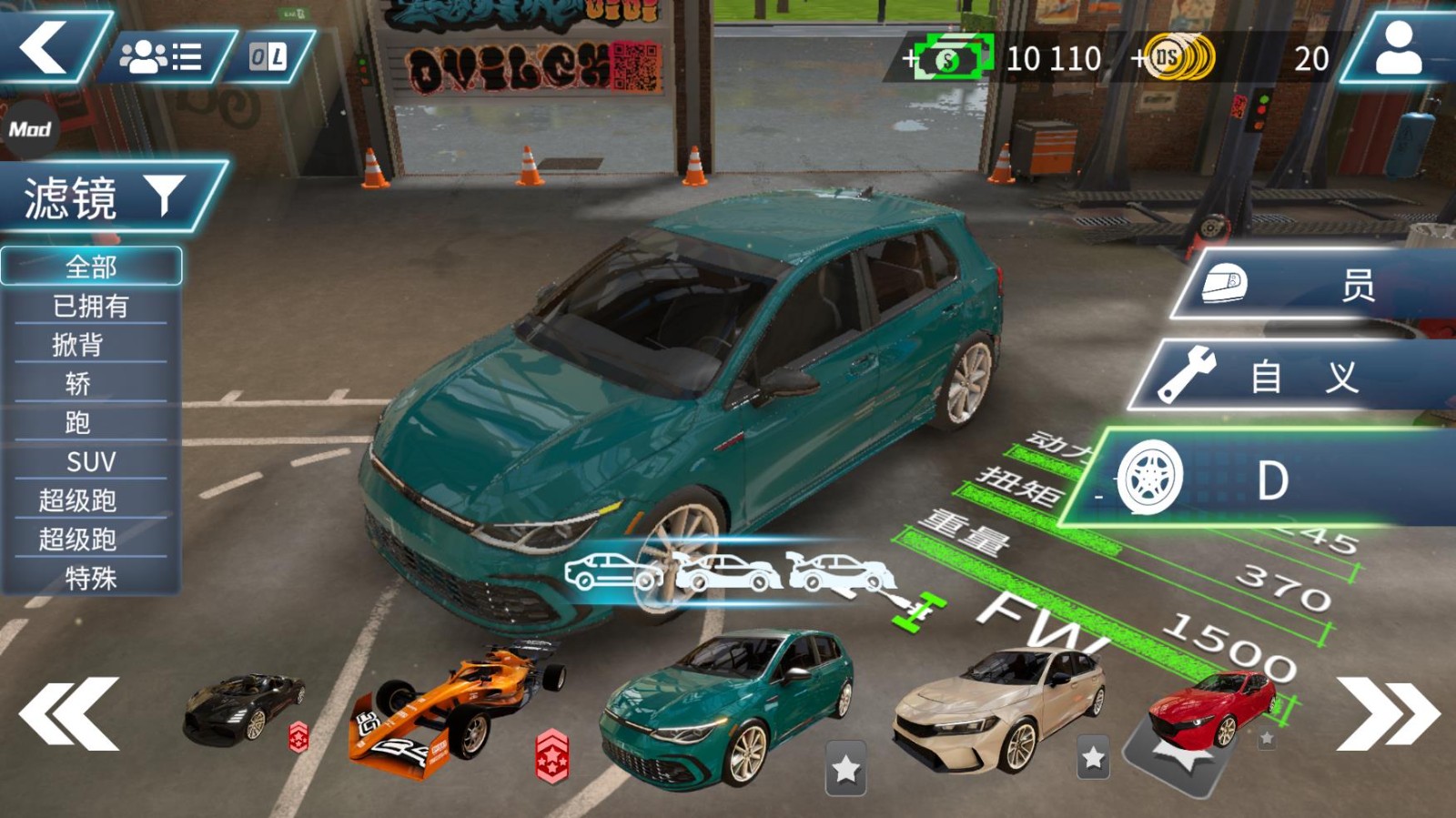The height and width of the screenshot is (818, 1456).
Task: Open the players list icon
Action: coord(161,58)
